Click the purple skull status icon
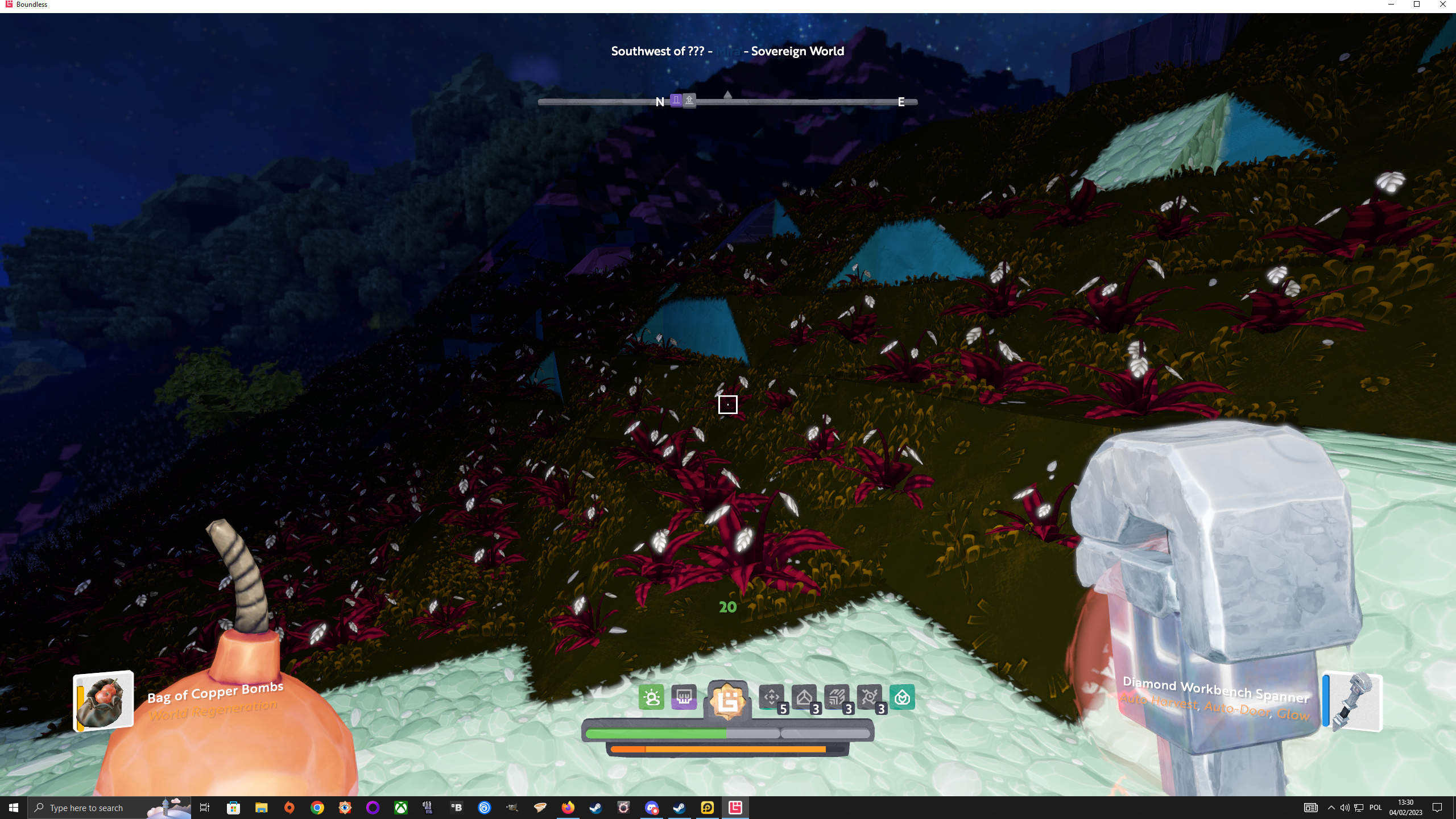This screenshot has height=819, width=1456. pos(684,697)
